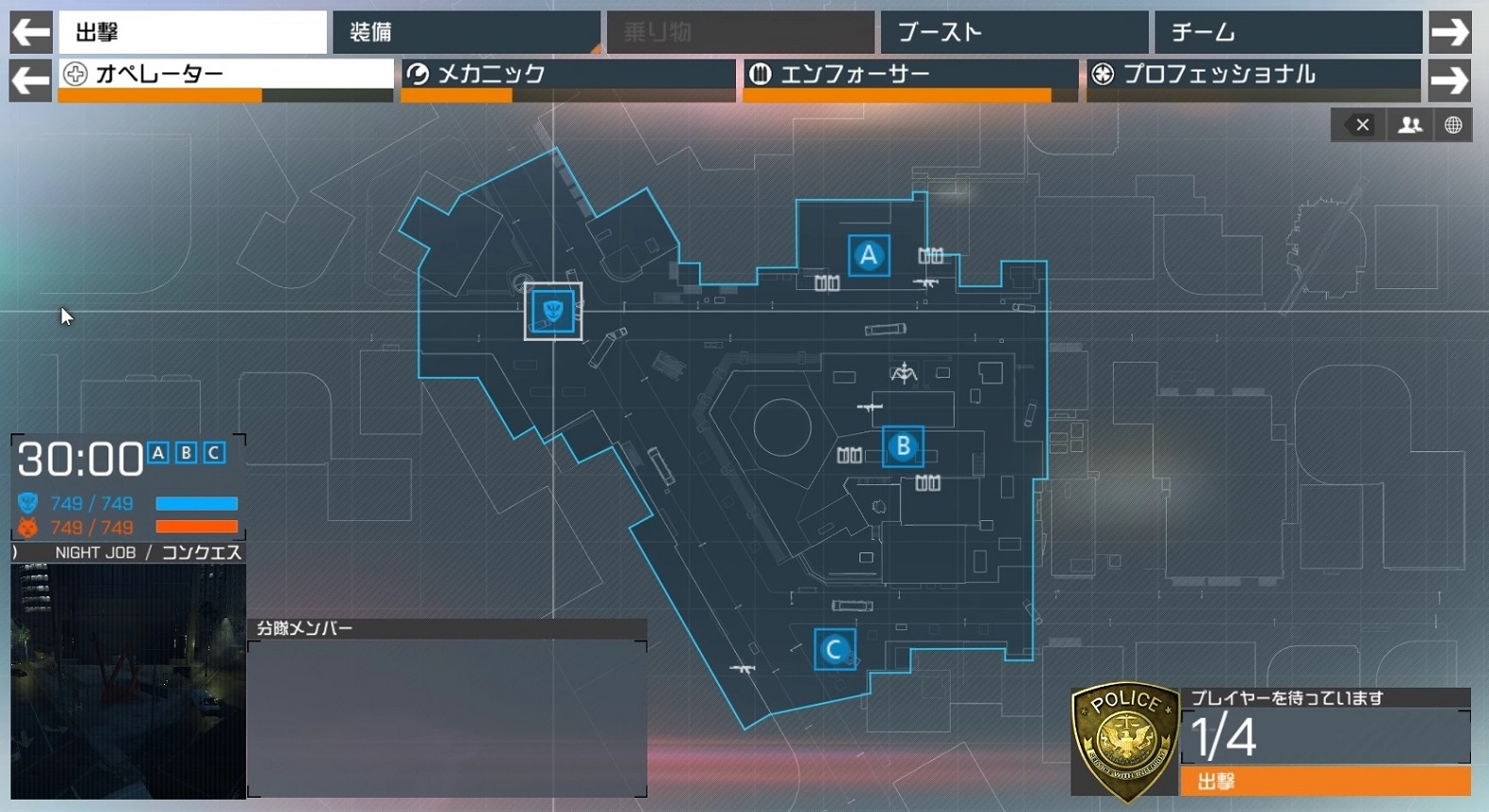Choose the プロフェッショナル class
Viewport: 1489px width, 812px height.
[x=1253, y=75]
